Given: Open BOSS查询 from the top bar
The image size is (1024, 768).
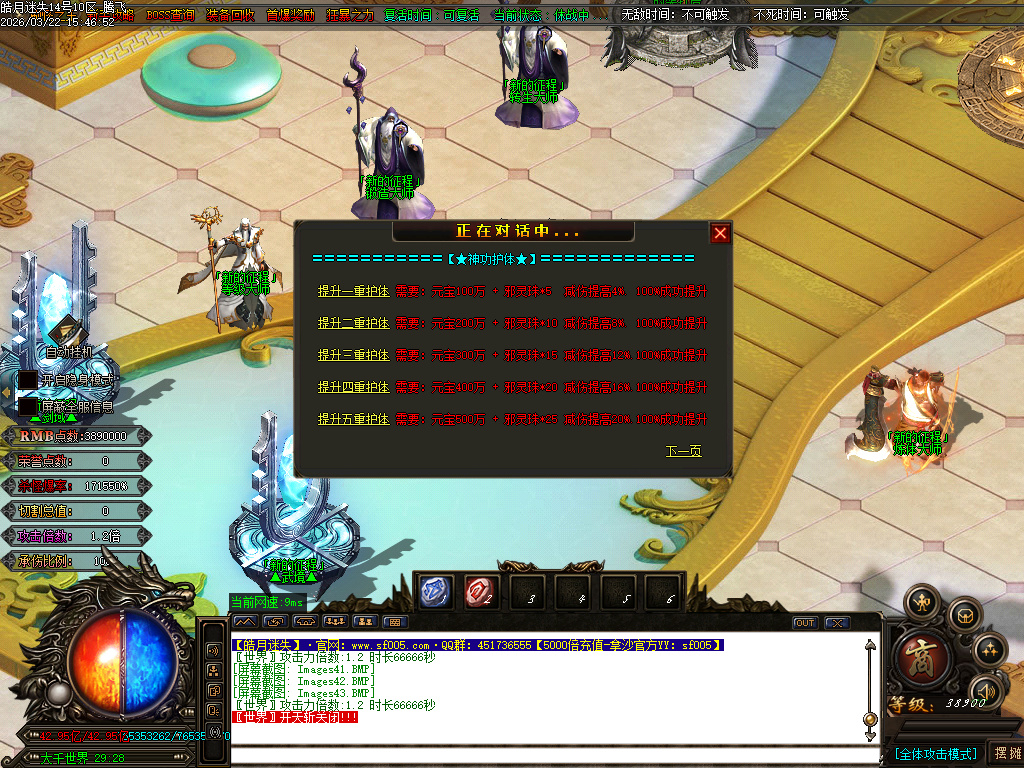Looking at the screenshot, I should (171, 15).
